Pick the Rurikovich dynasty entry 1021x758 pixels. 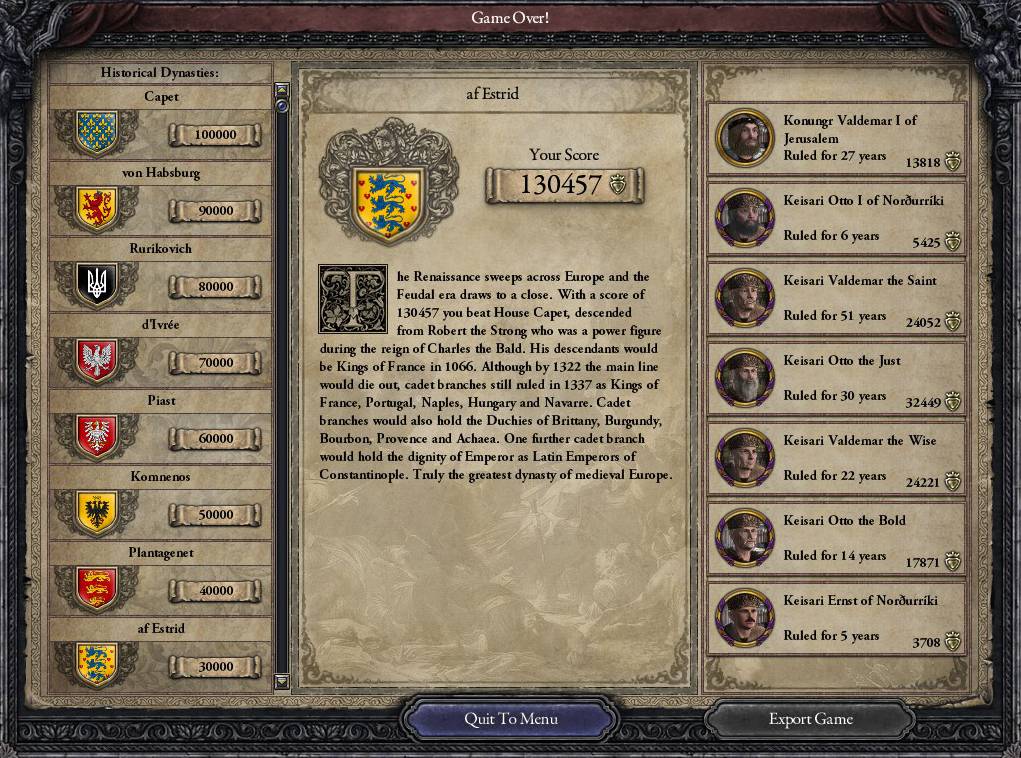(x=161, y=276)
